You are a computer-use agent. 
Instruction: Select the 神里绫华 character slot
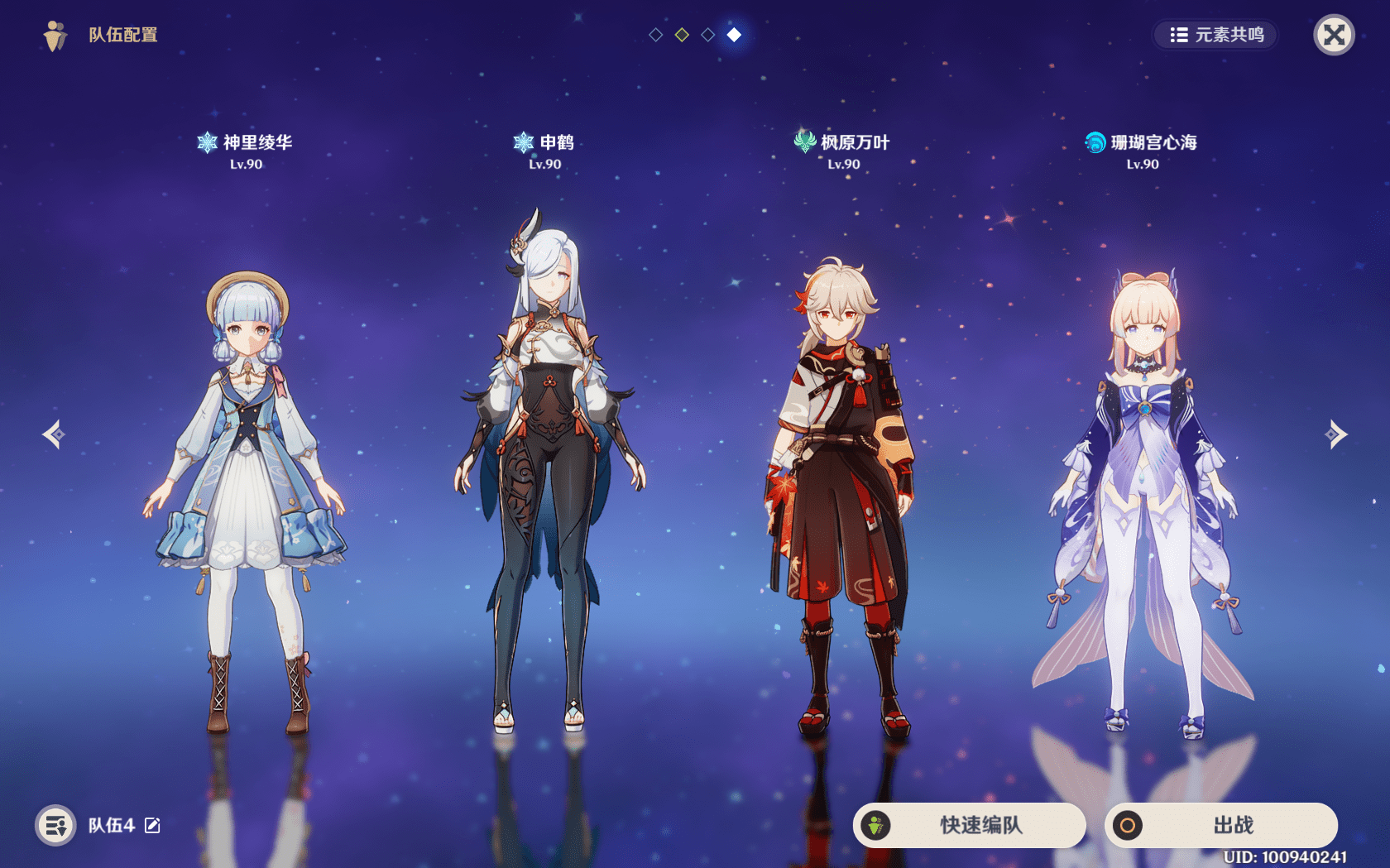point(246,496)
